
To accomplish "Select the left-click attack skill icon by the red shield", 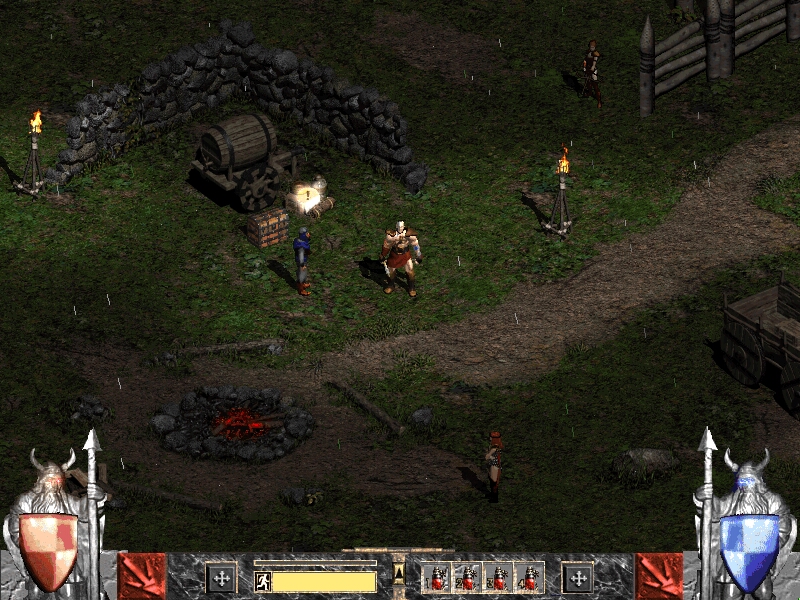I will point(142,576).
